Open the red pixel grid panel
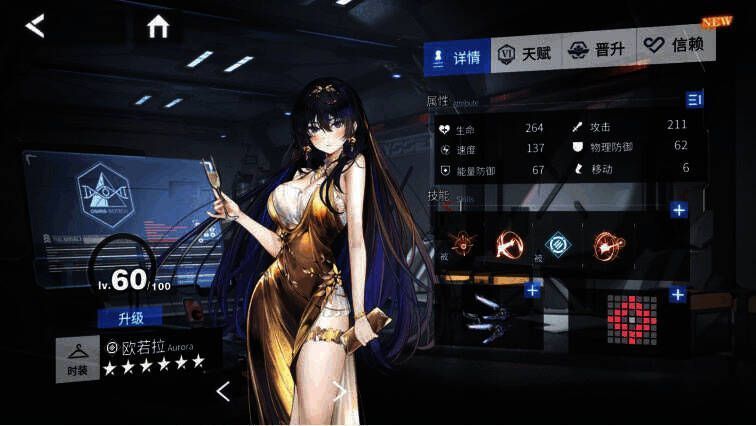756x426 pixels. 632,320
